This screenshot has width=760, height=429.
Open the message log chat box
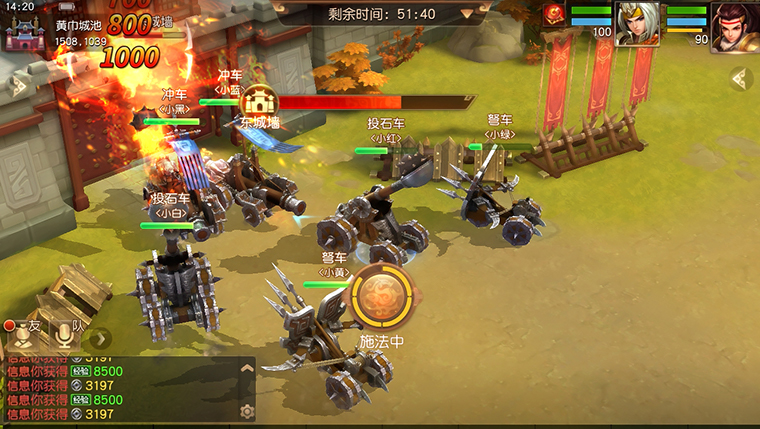point(120,390)
